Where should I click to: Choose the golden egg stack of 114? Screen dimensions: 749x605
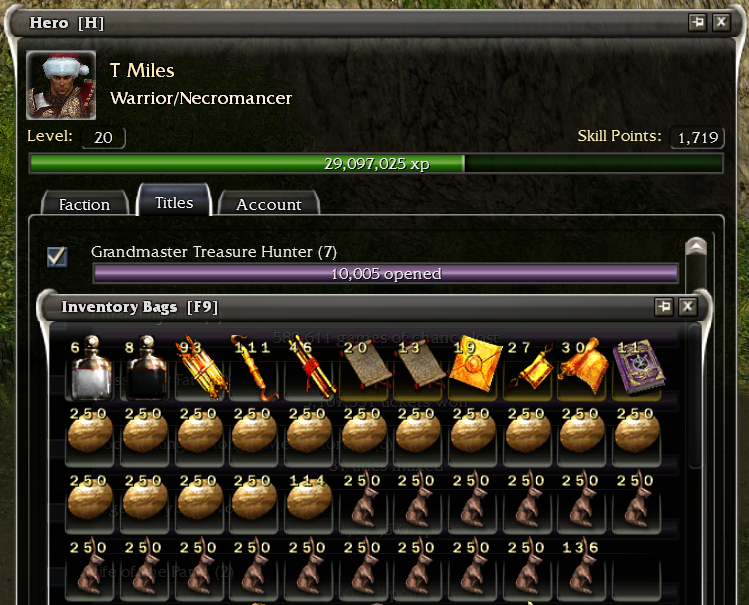pyautogui.click(x=305, y=500)
